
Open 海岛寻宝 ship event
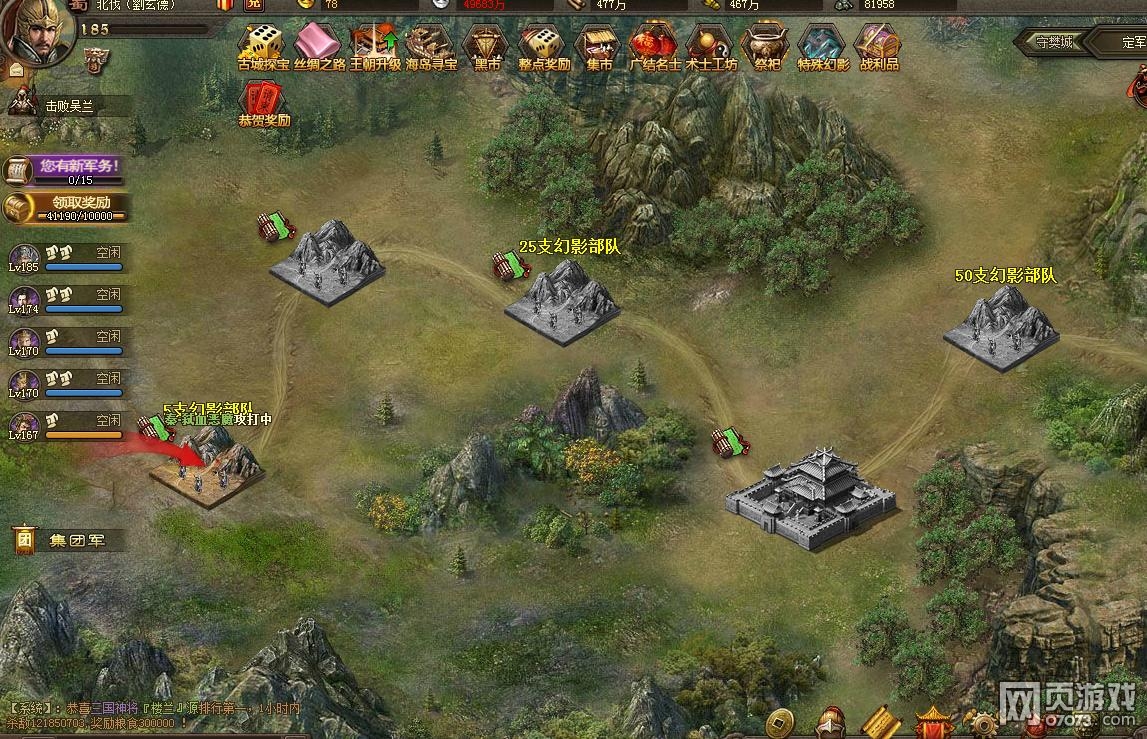[x=431, y=45]
